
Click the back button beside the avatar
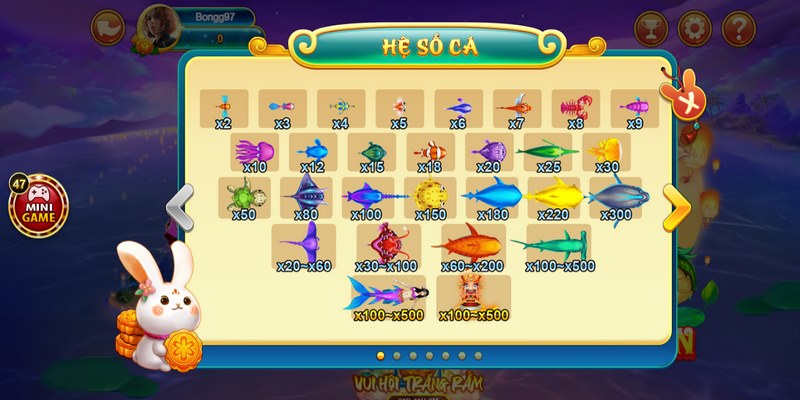click(105, 27)
